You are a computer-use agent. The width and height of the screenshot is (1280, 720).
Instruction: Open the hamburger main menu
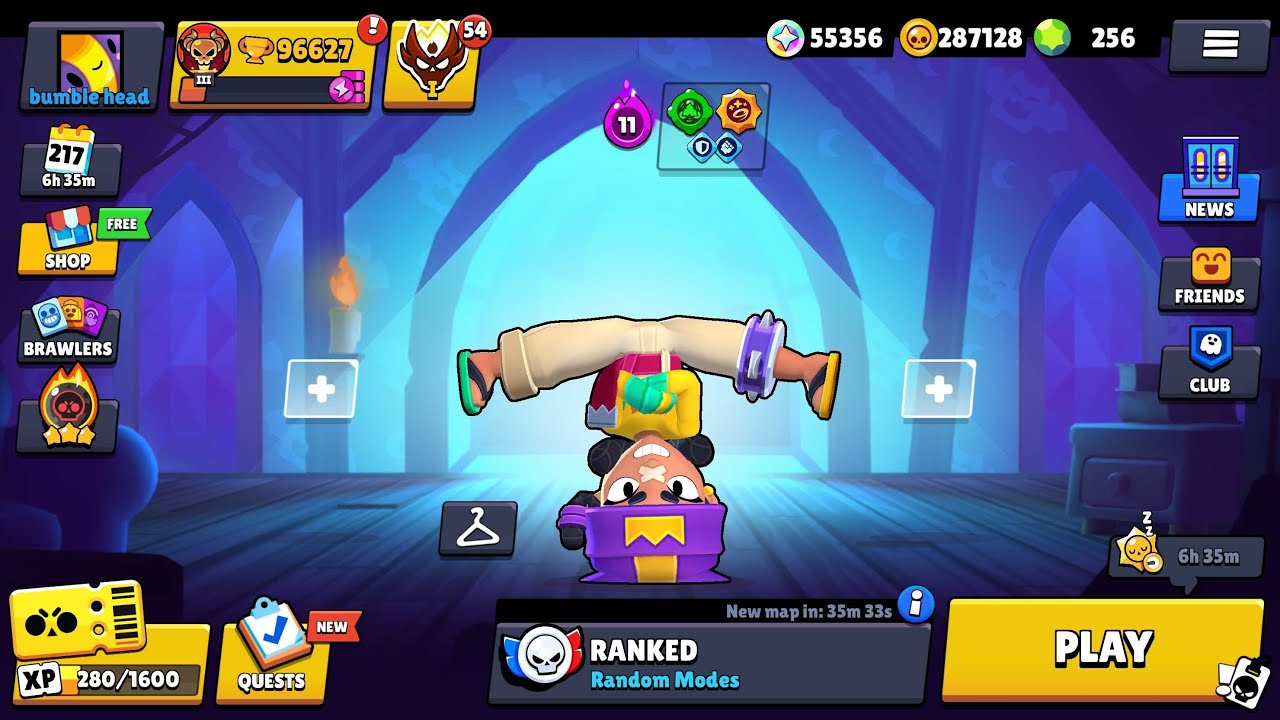pos(1219,44)
